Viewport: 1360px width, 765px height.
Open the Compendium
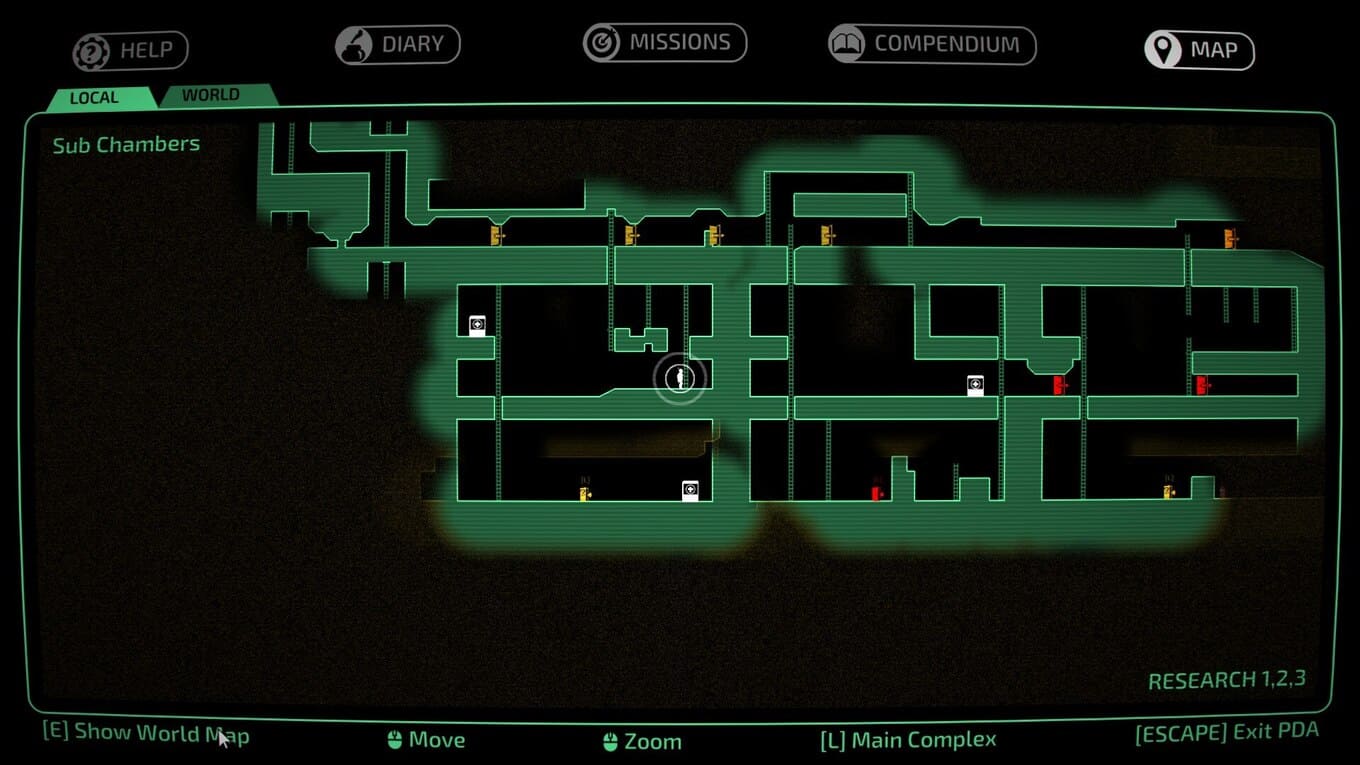932,44
